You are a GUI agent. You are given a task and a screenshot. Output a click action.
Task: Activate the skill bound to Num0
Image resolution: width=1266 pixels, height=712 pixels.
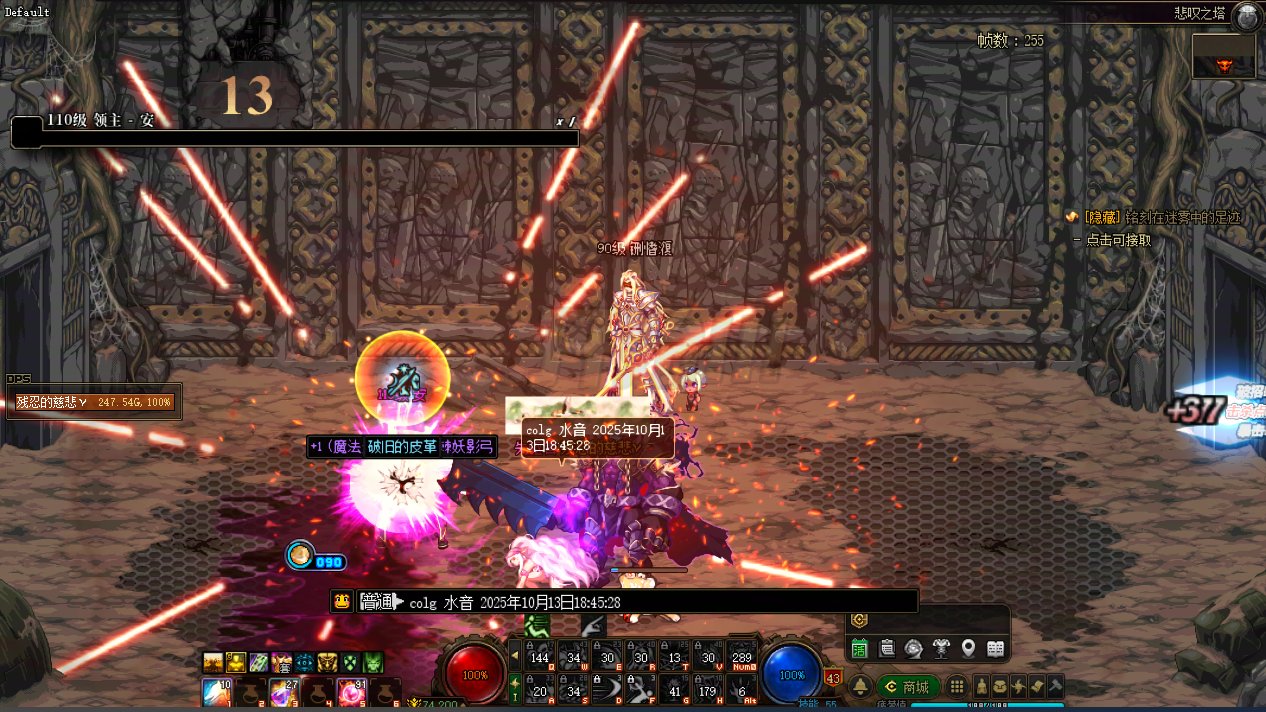(x=742, y=655)
